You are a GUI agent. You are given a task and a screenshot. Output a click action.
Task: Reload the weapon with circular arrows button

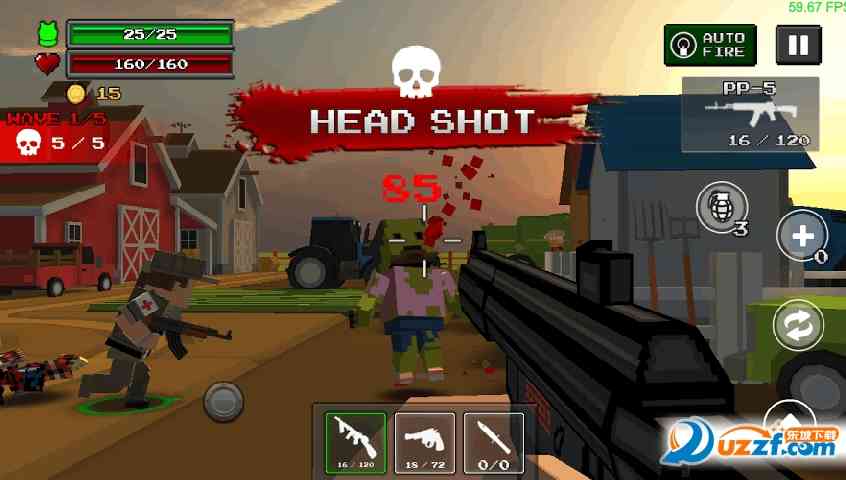pyautogui.click(x=799, y=325)
